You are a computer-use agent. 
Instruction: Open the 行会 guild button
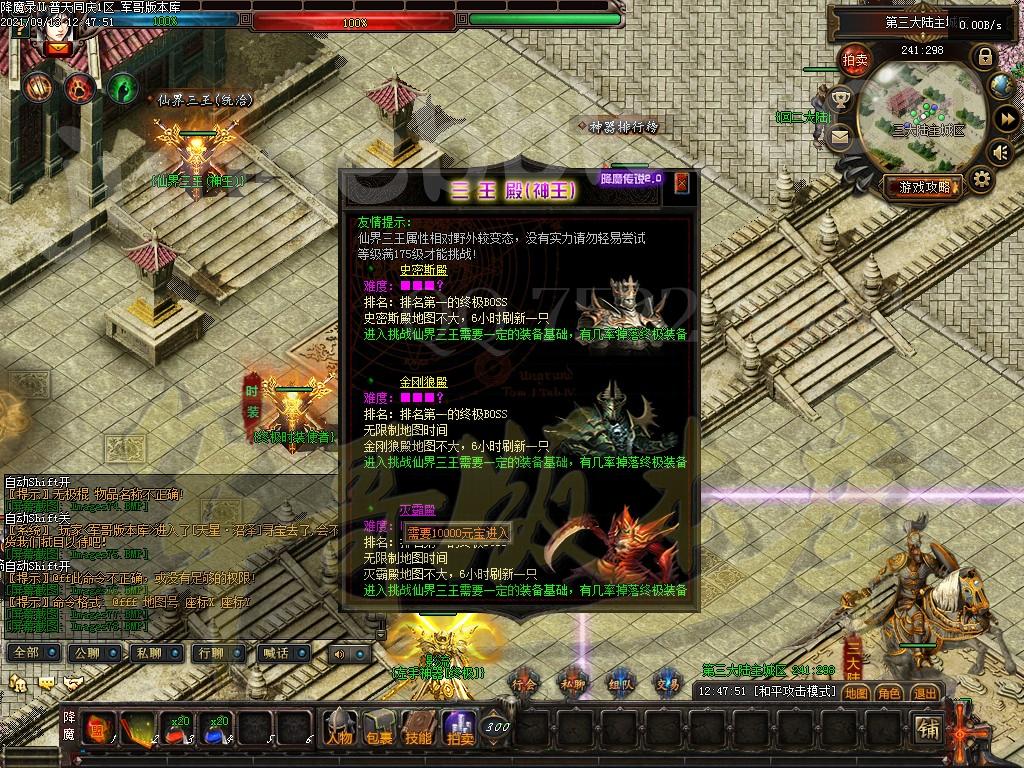pos(524,683)
